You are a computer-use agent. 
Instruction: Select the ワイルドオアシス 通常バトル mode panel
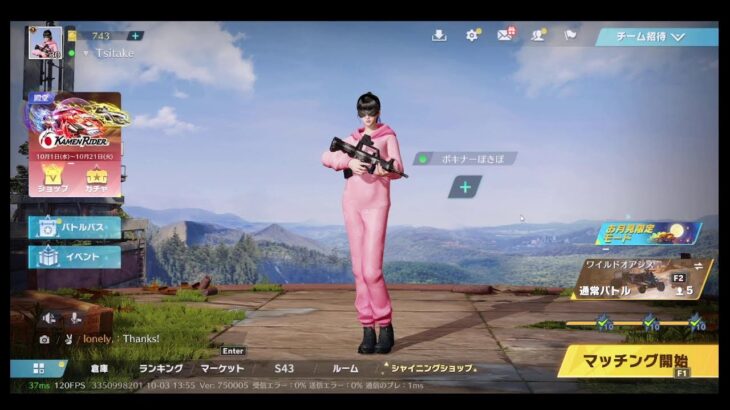(x=643, y=279)
